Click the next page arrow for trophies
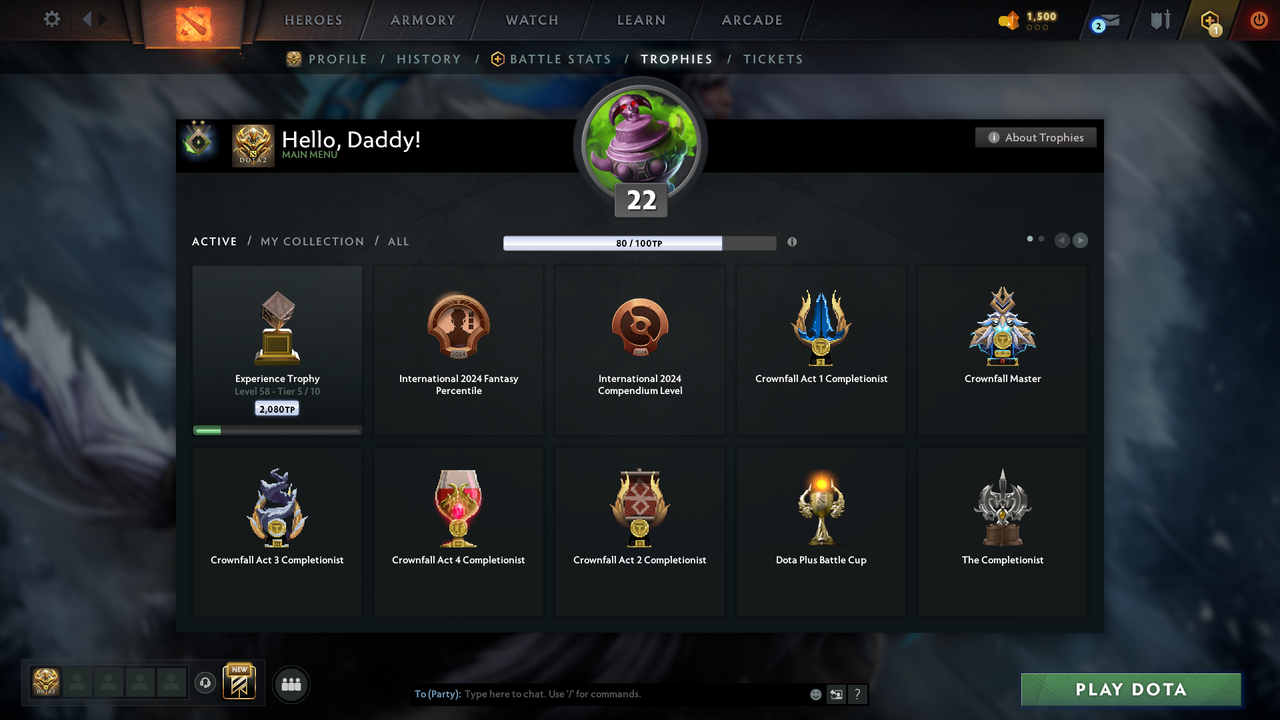1280x720 pixels. (x=1080, y=240)
